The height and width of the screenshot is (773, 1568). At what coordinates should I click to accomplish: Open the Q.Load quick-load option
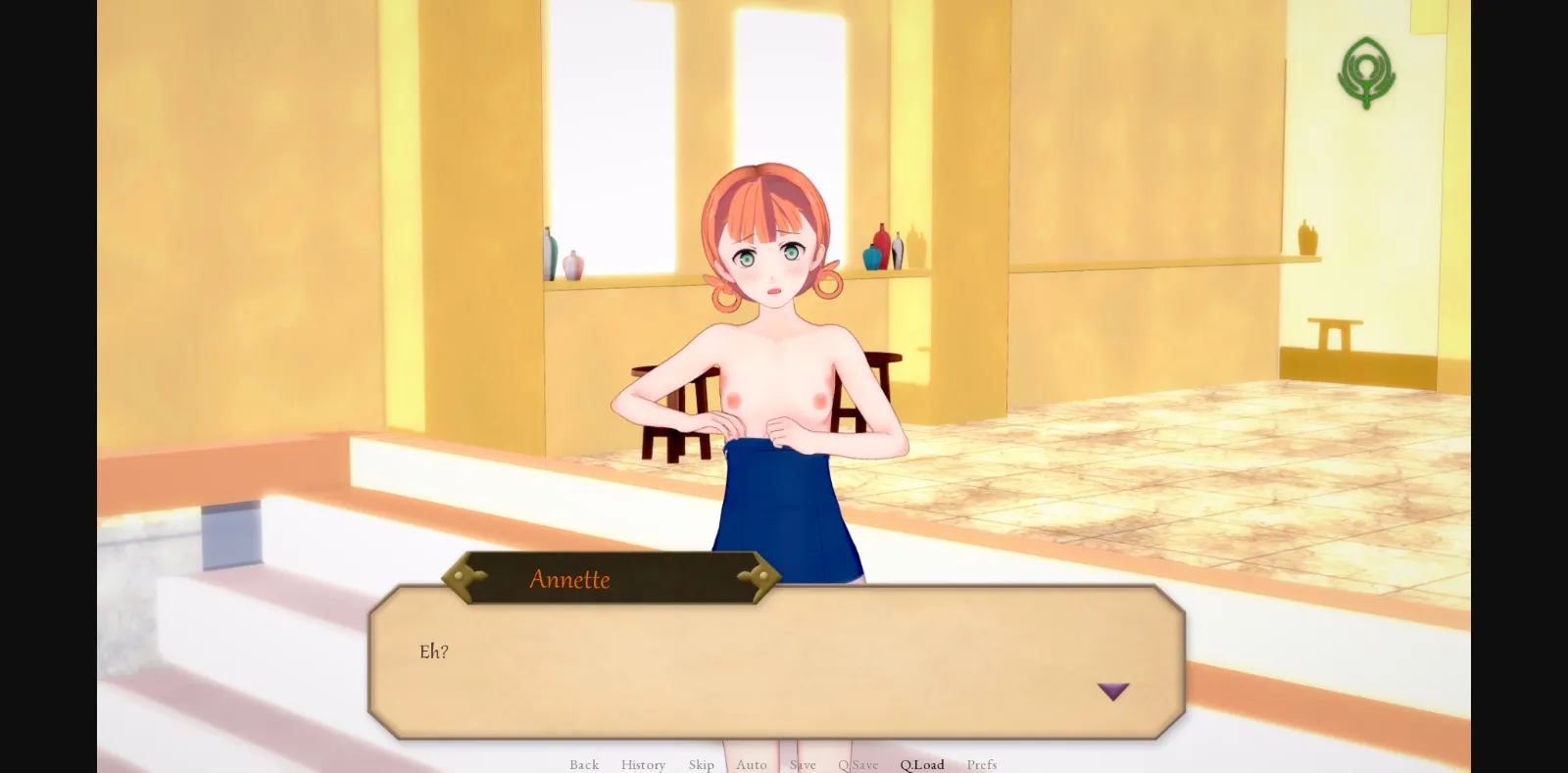921,765
